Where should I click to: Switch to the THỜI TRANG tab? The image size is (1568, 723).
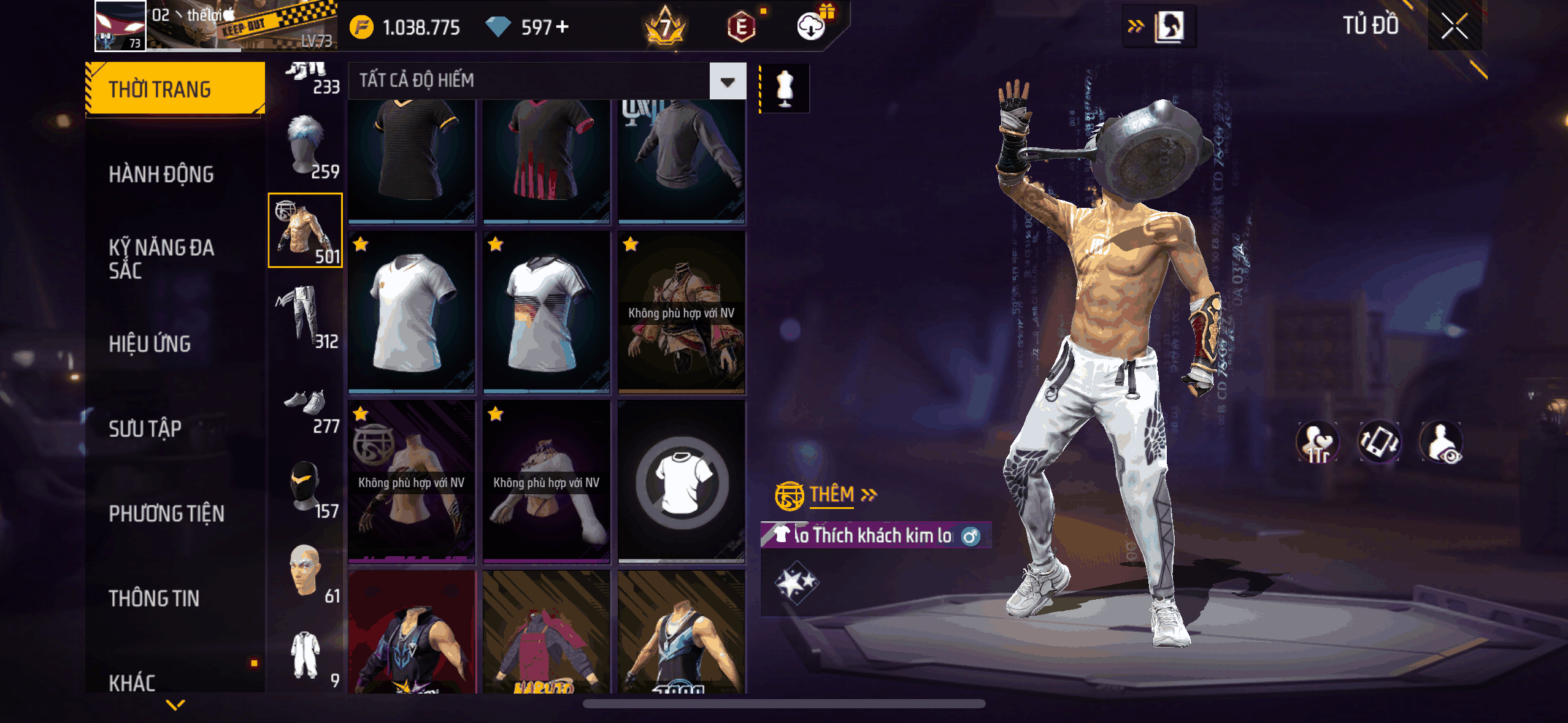coord(175,90)
